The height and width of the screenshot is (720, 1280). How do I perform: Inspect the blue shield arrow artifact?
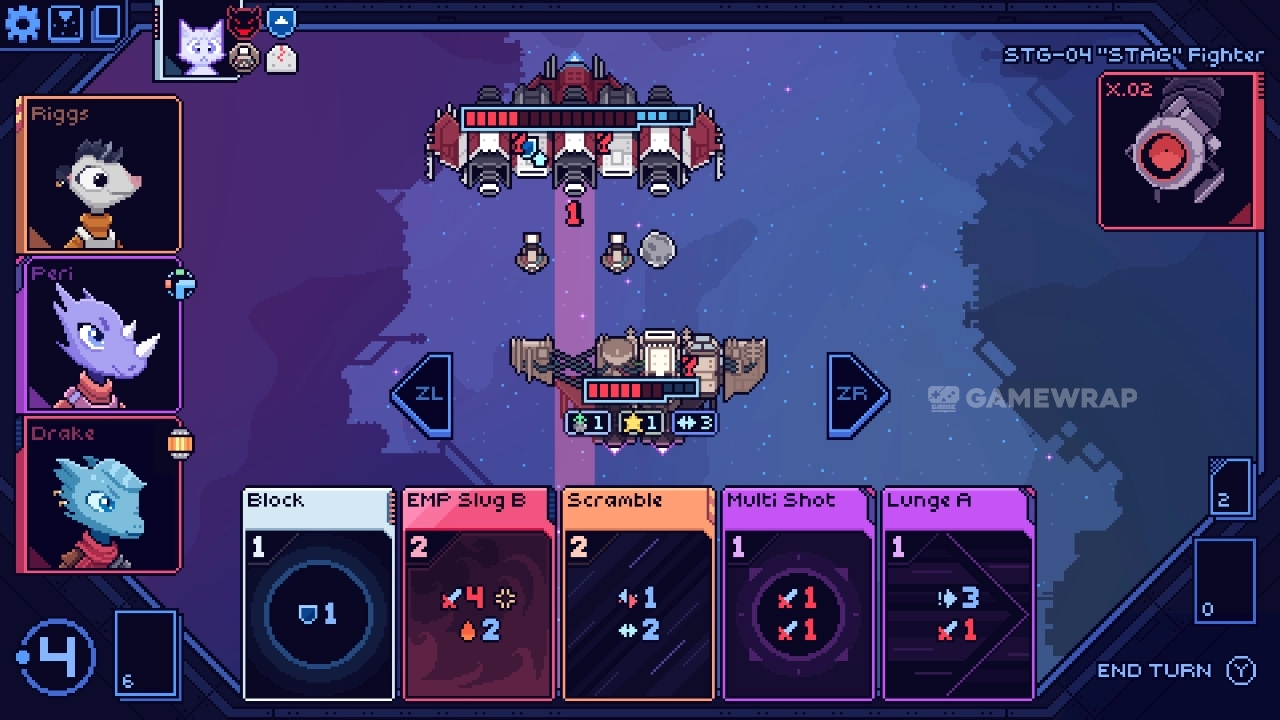(x=281, y=21)
